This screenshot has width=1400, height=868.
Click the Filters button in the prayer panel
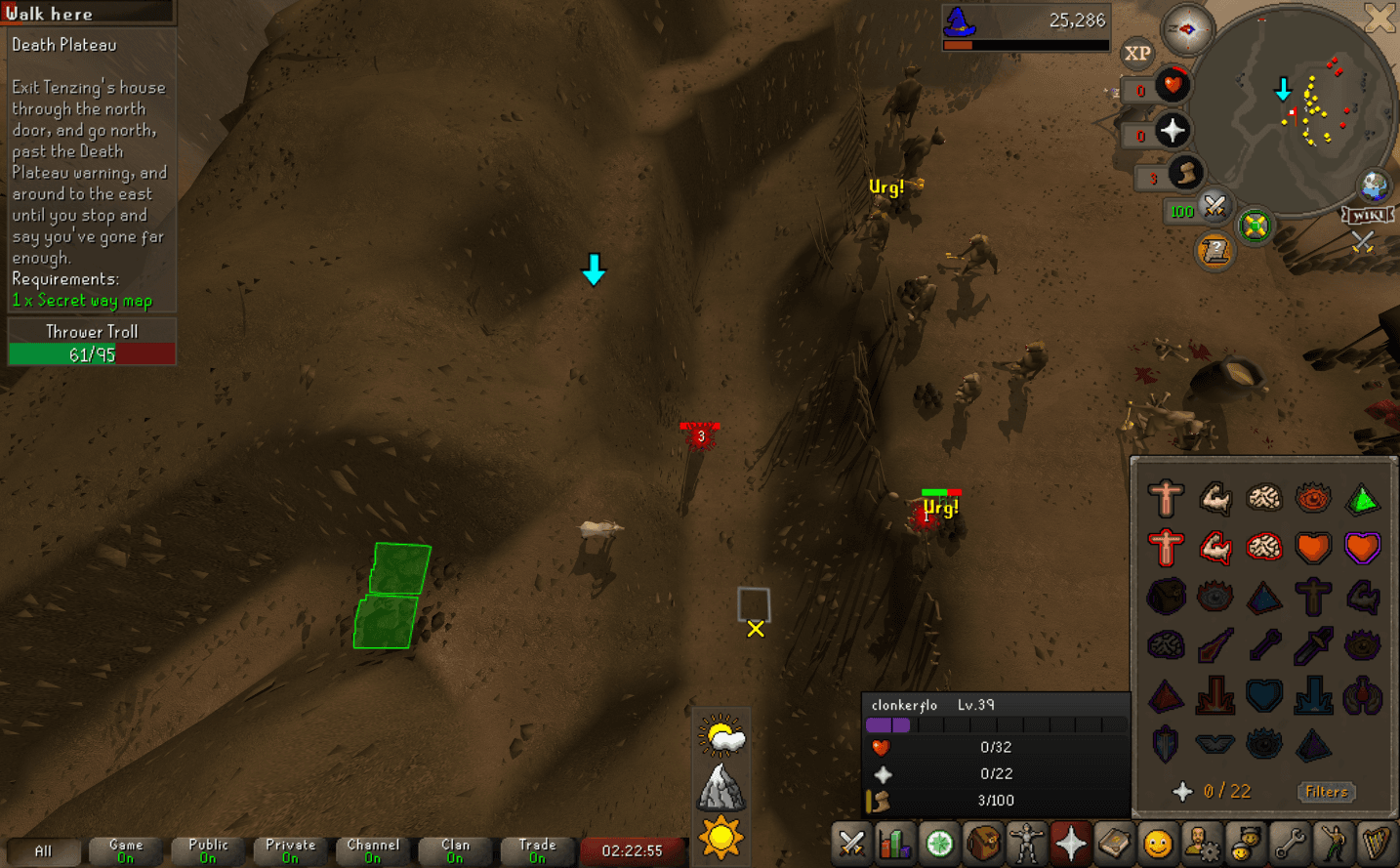(1327, 792)
